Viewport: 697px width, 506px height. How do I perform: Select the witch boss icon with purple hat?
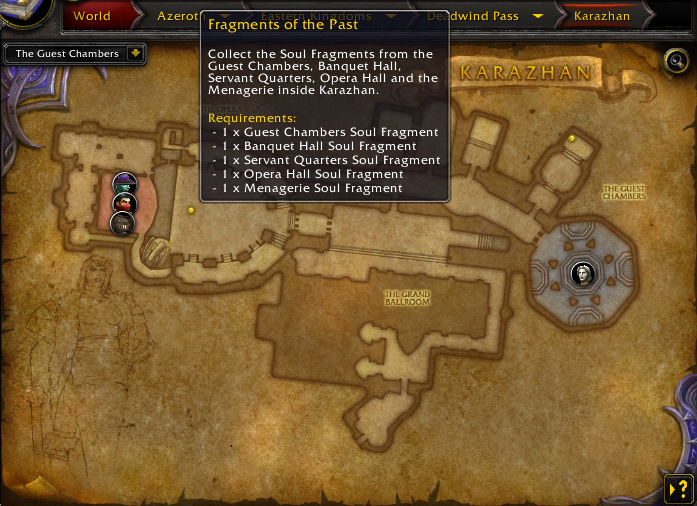click(x=124, y=183)
